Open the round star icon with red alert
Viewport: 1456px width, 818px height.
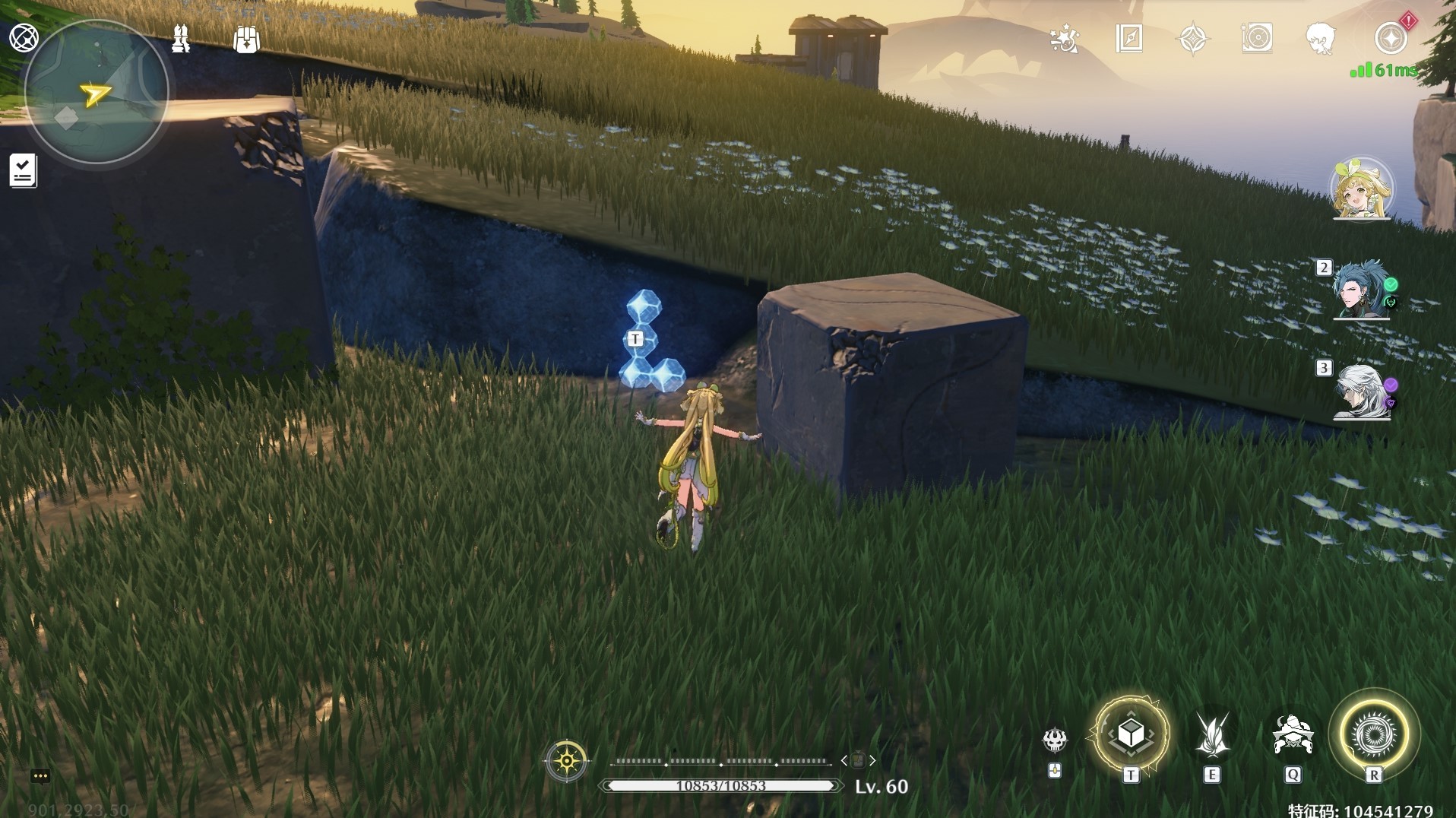click(x=1391, y=38)
